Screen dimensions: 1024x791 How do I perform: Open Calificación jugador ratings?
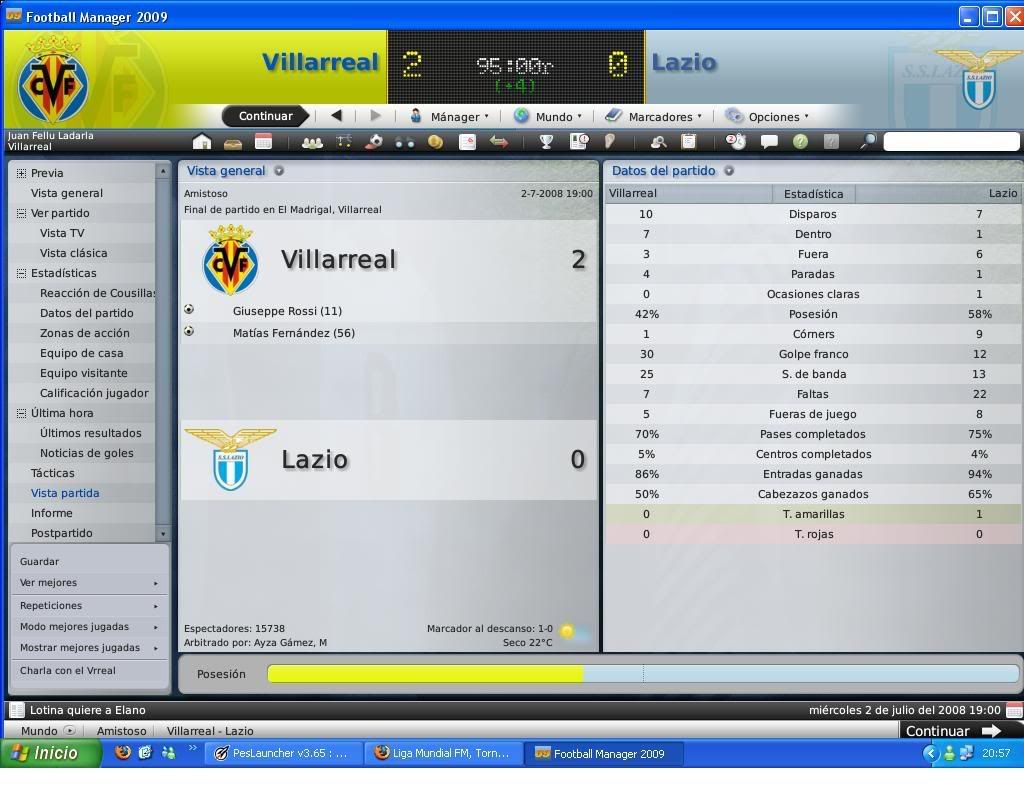tap(94, 393)
